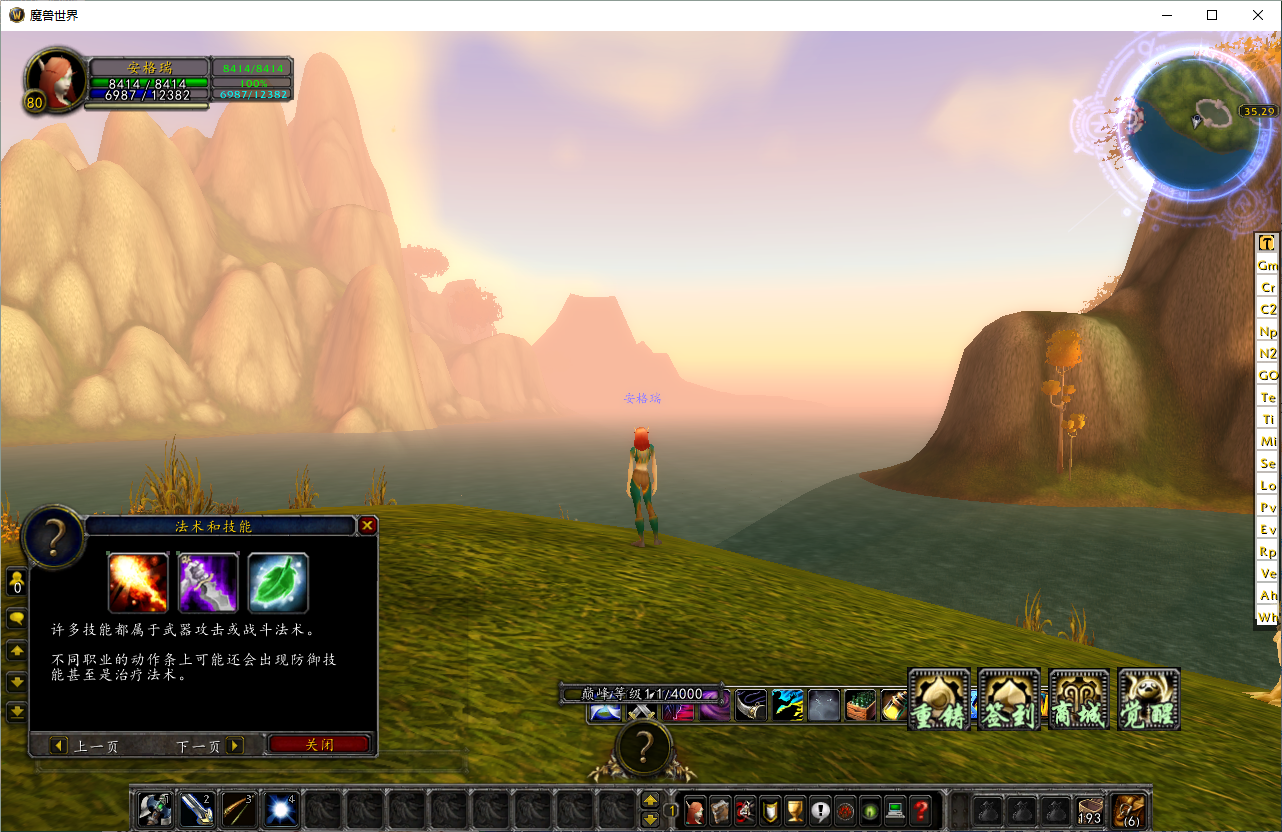Open the main backpack showing (6)
The height and width of the screenshot is (832, 1282).
[1131, 810]
